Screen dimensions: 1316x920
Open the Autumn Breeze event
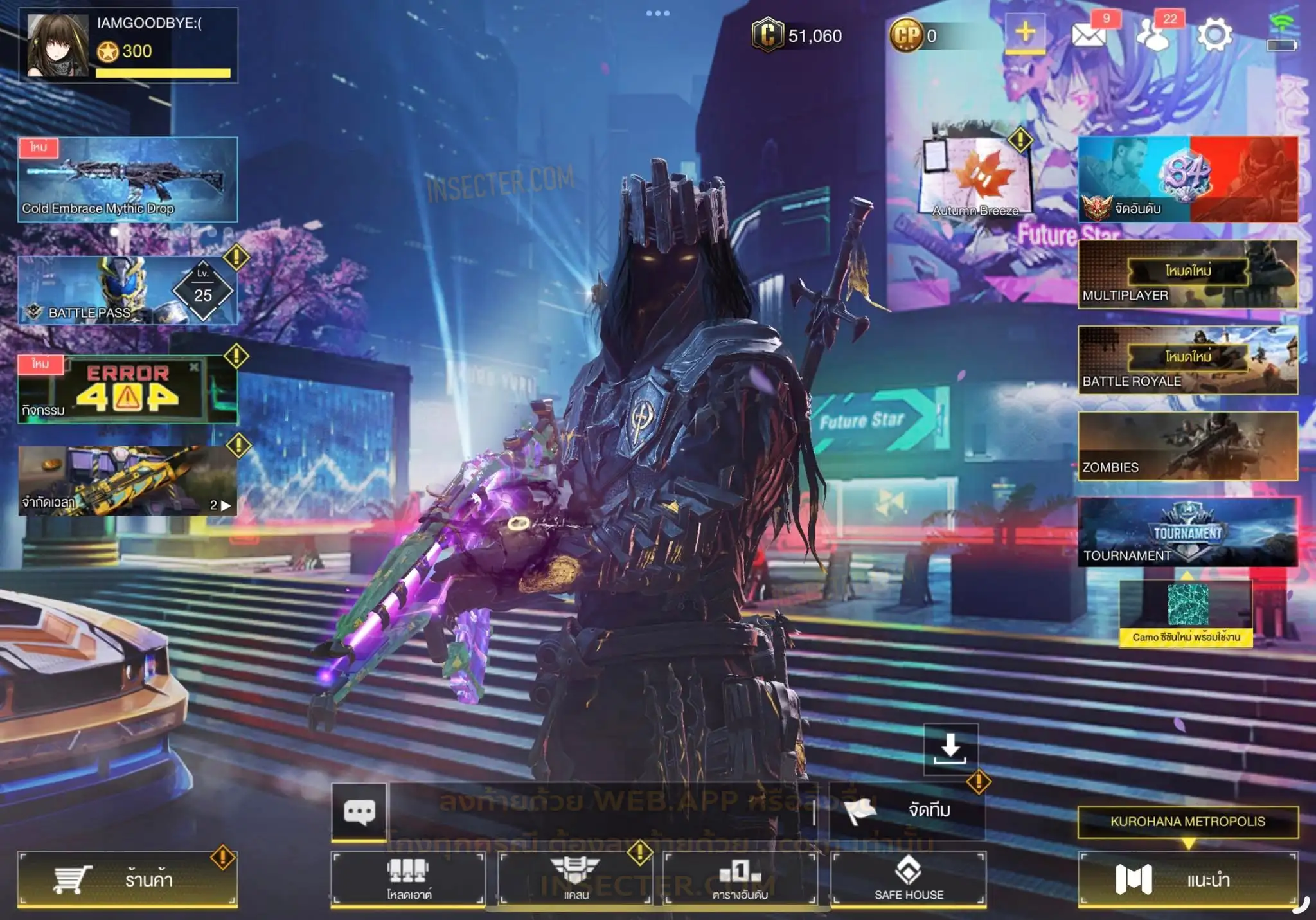(x=975, y=177)
